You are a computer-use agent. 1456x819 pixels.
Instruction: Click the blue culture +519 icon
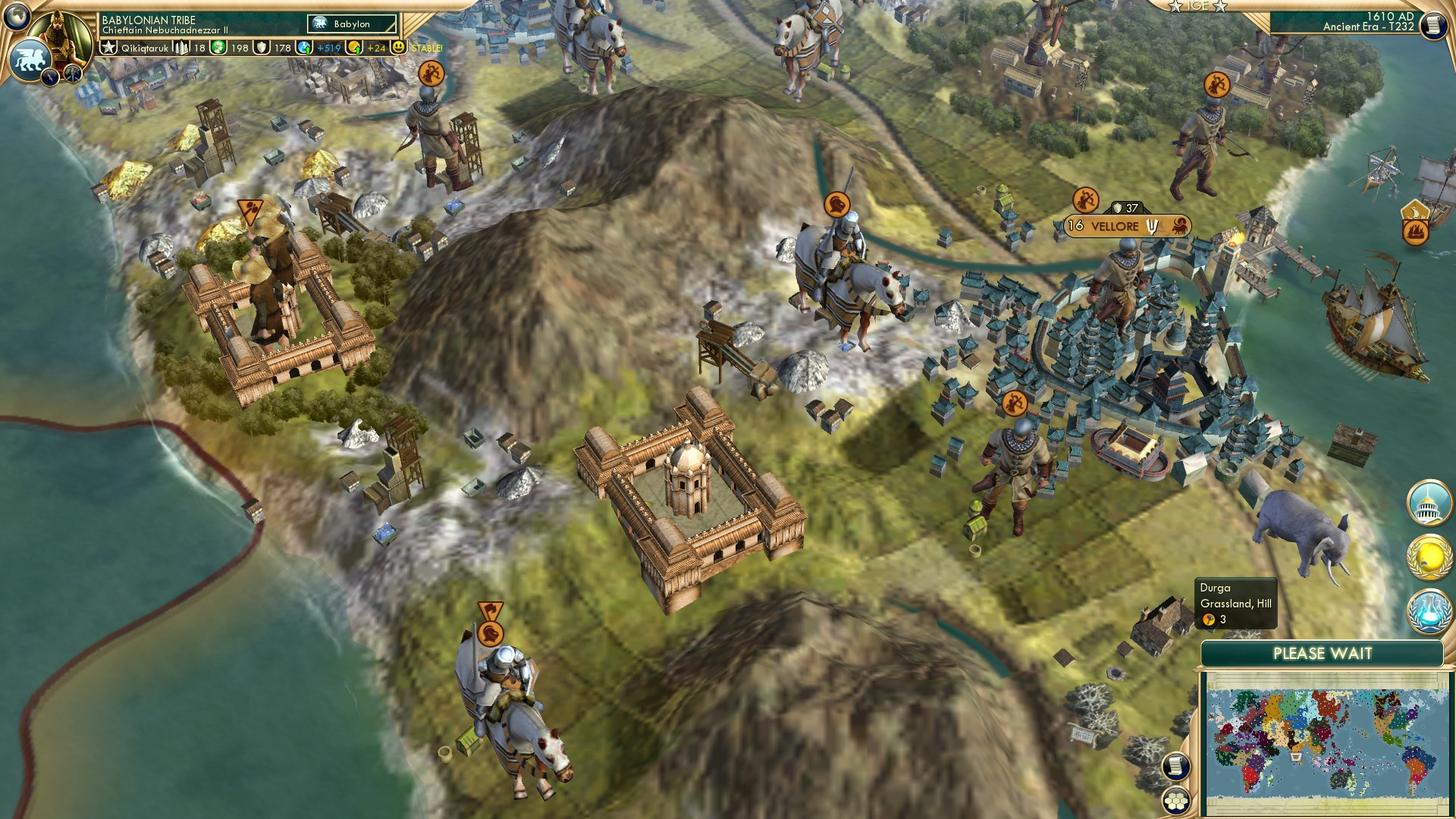[303, 48]
